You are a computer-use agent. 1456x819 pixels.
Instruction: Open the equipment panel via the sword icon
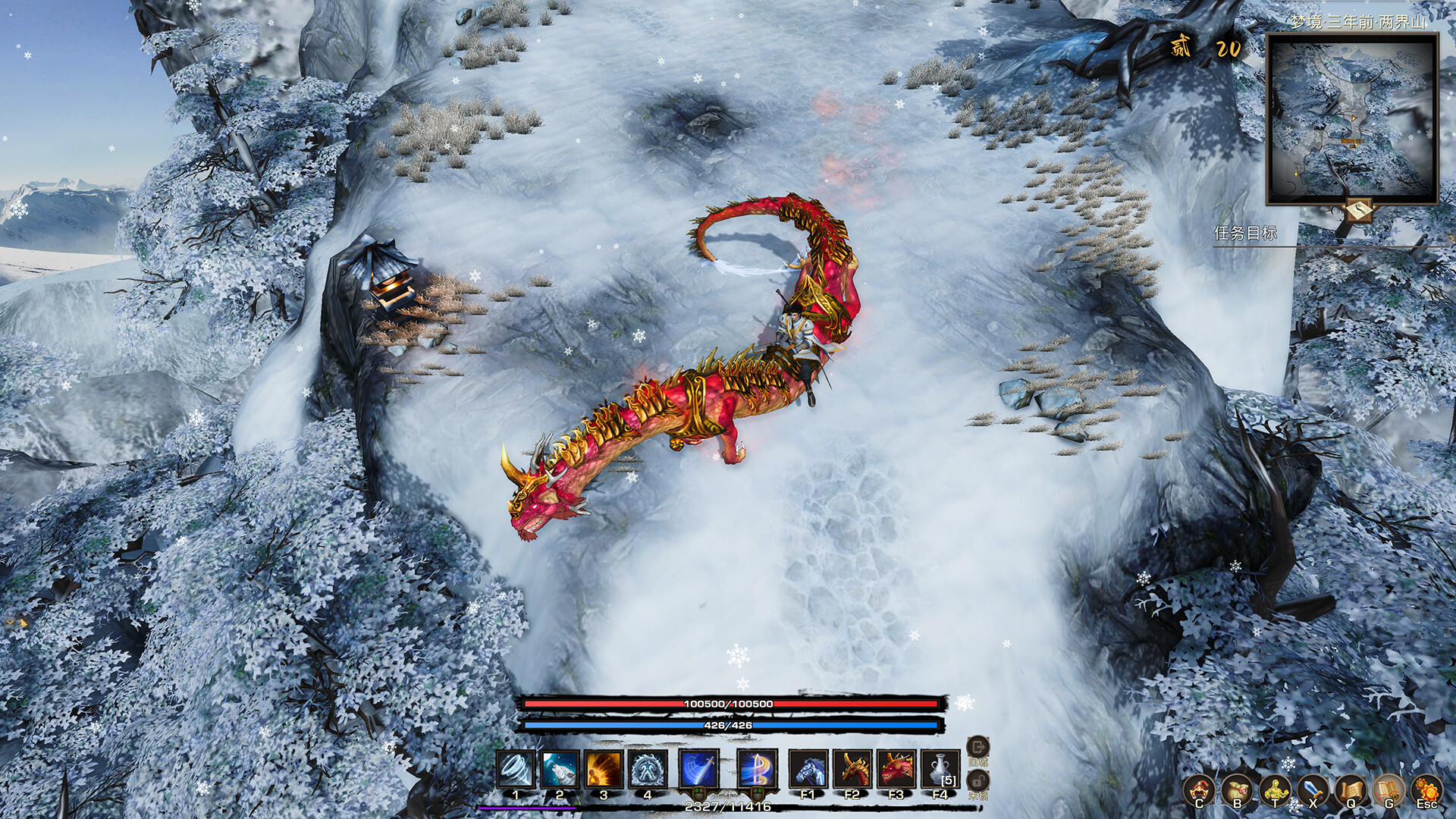[1313, 789]
